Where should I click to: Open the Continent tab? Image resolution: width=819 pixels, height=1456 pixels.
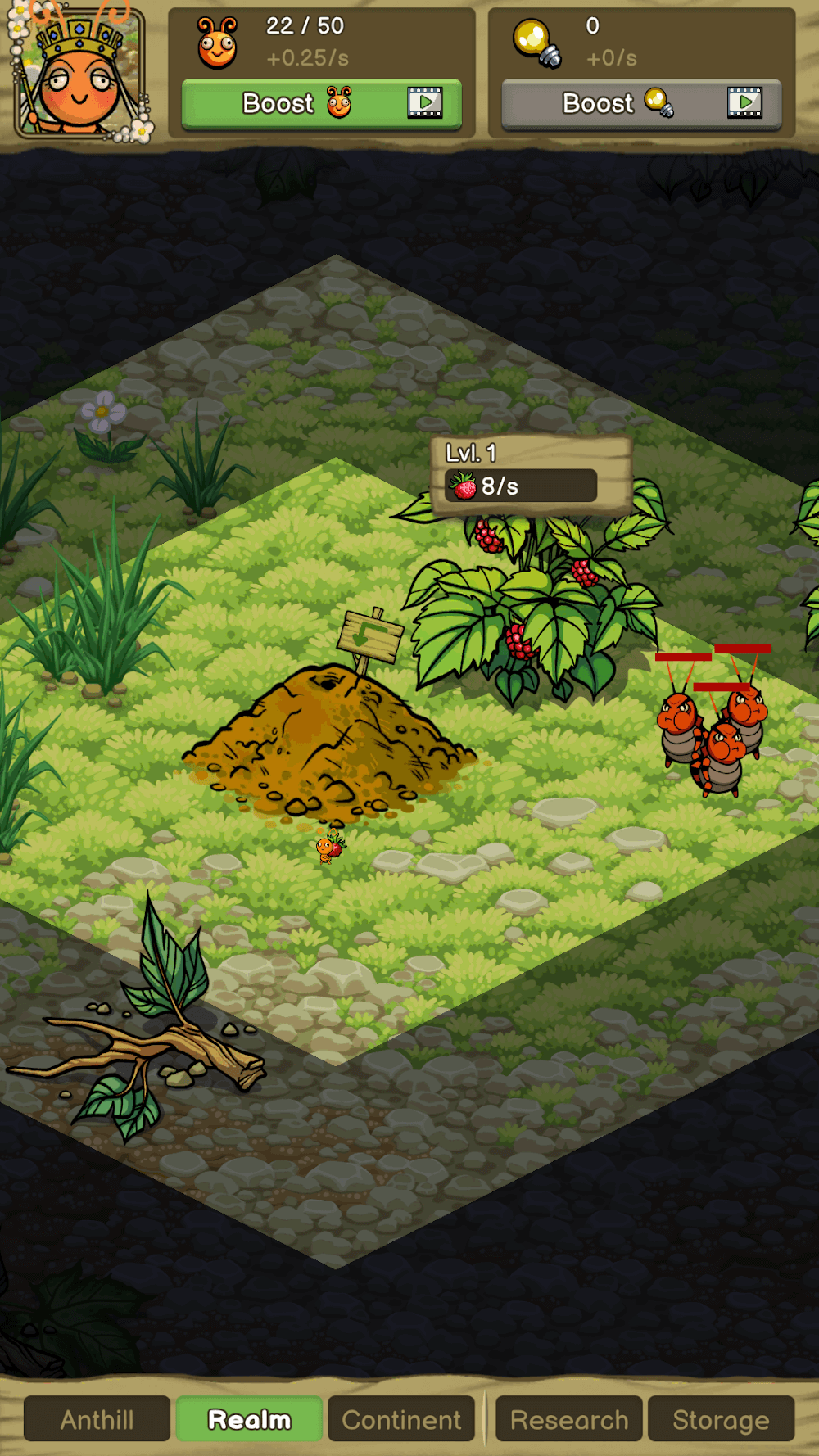tap(401, 1419)
